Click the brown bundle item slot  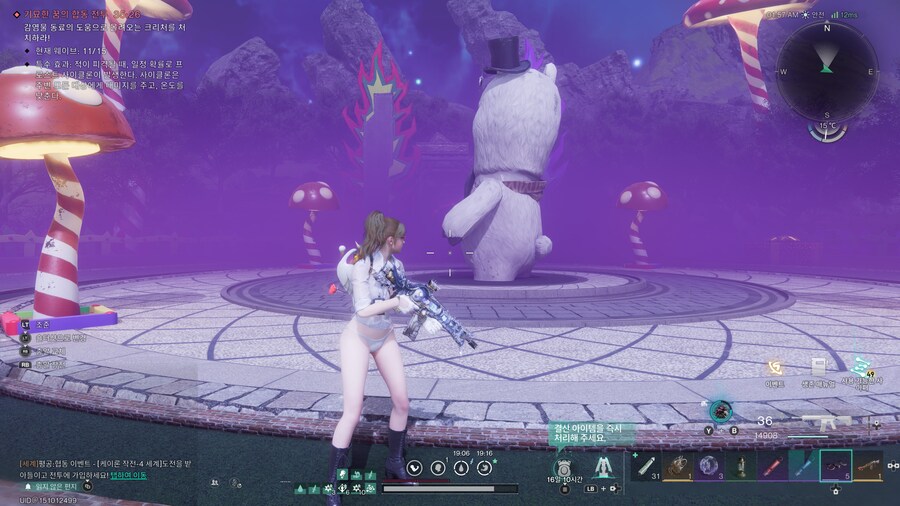tap(678, 466)
